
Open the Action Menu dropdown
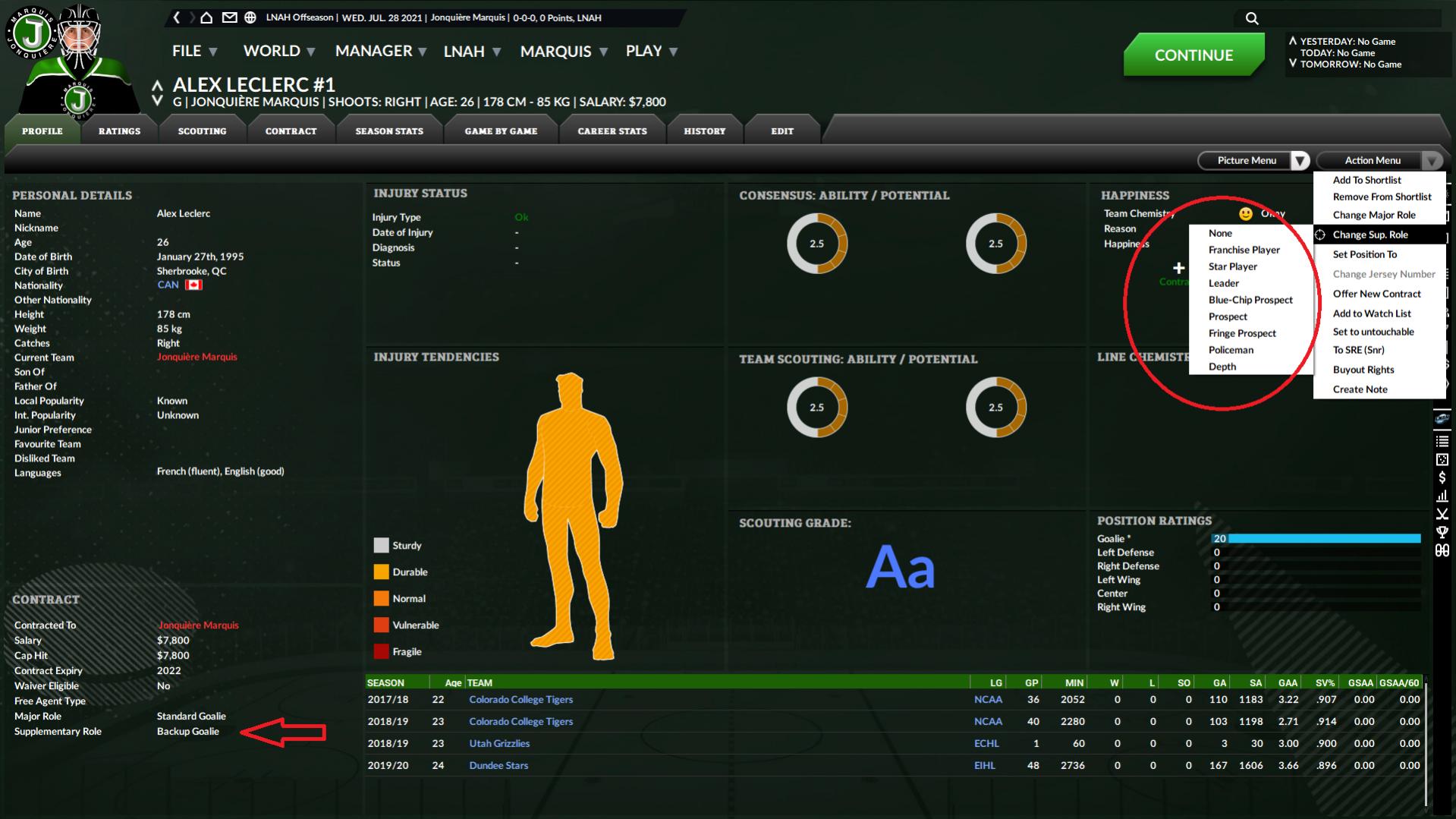point(1373,160)
